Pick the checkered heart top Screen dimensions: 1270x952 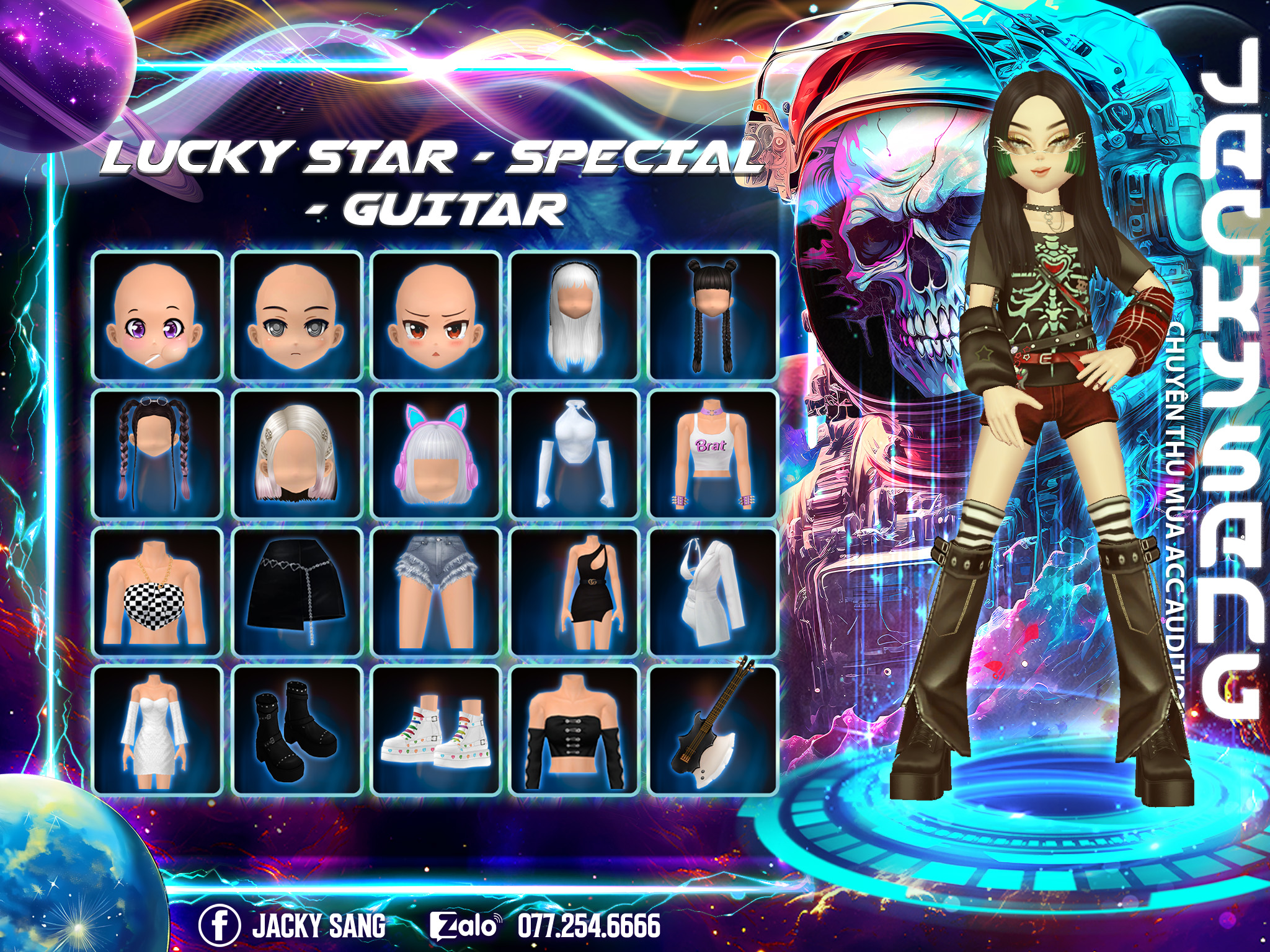tap(158, 593)
